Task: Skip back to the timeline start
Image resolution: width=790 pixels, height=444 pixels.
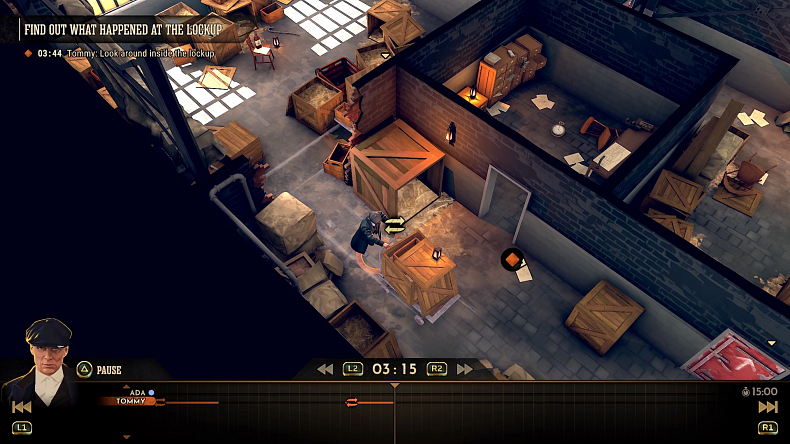Action: [x=21, y=407]
